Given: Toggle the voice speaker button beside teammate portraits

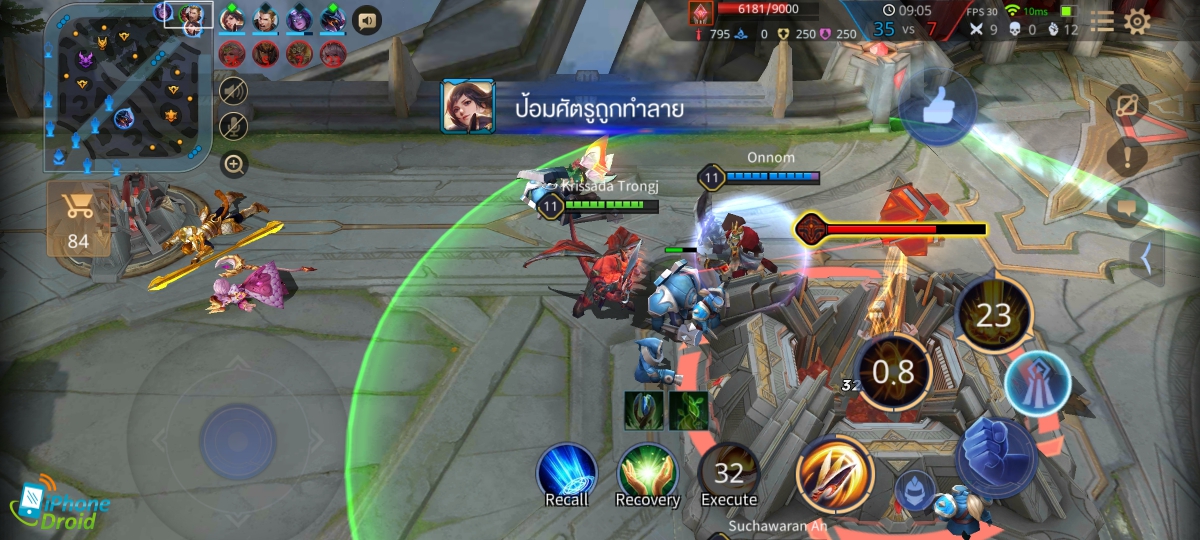Looking at the screenshot, I should coord(367,20).
